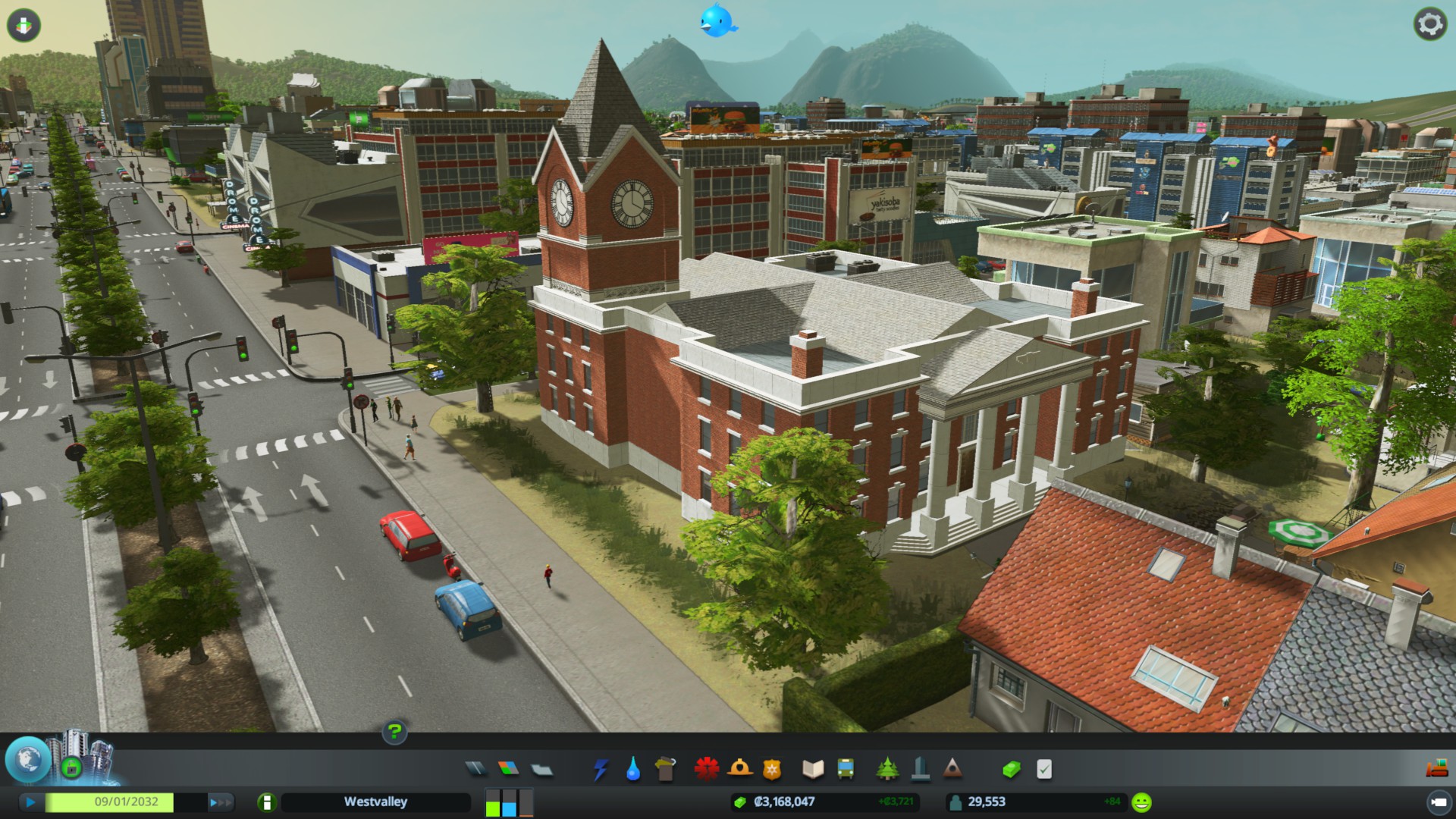Open the Garbage bin services menu
This screenshot has width=1456, height=819.
665,769
